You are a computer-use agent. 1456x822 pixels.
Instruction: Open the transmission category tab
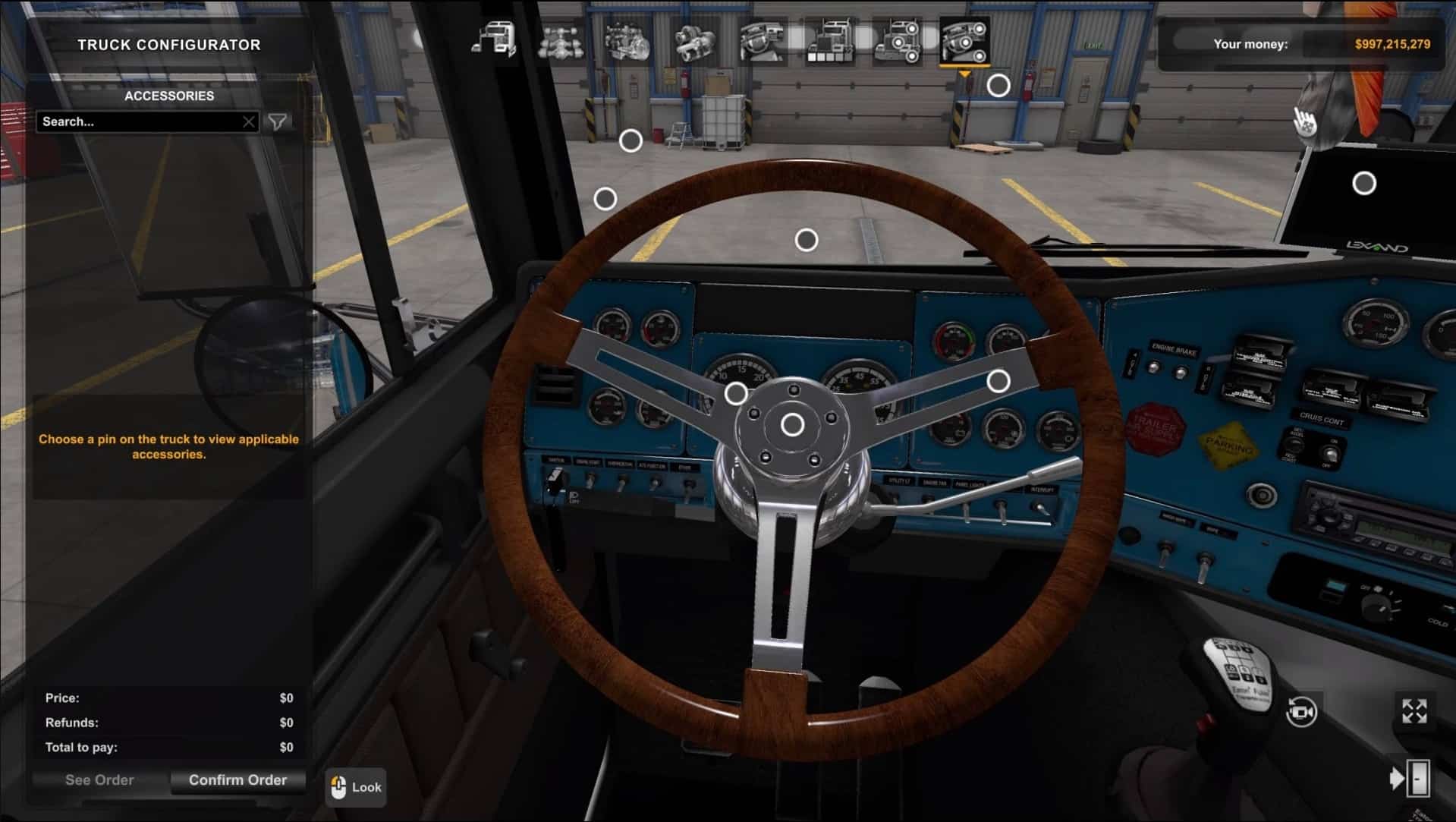coord(695,41)
